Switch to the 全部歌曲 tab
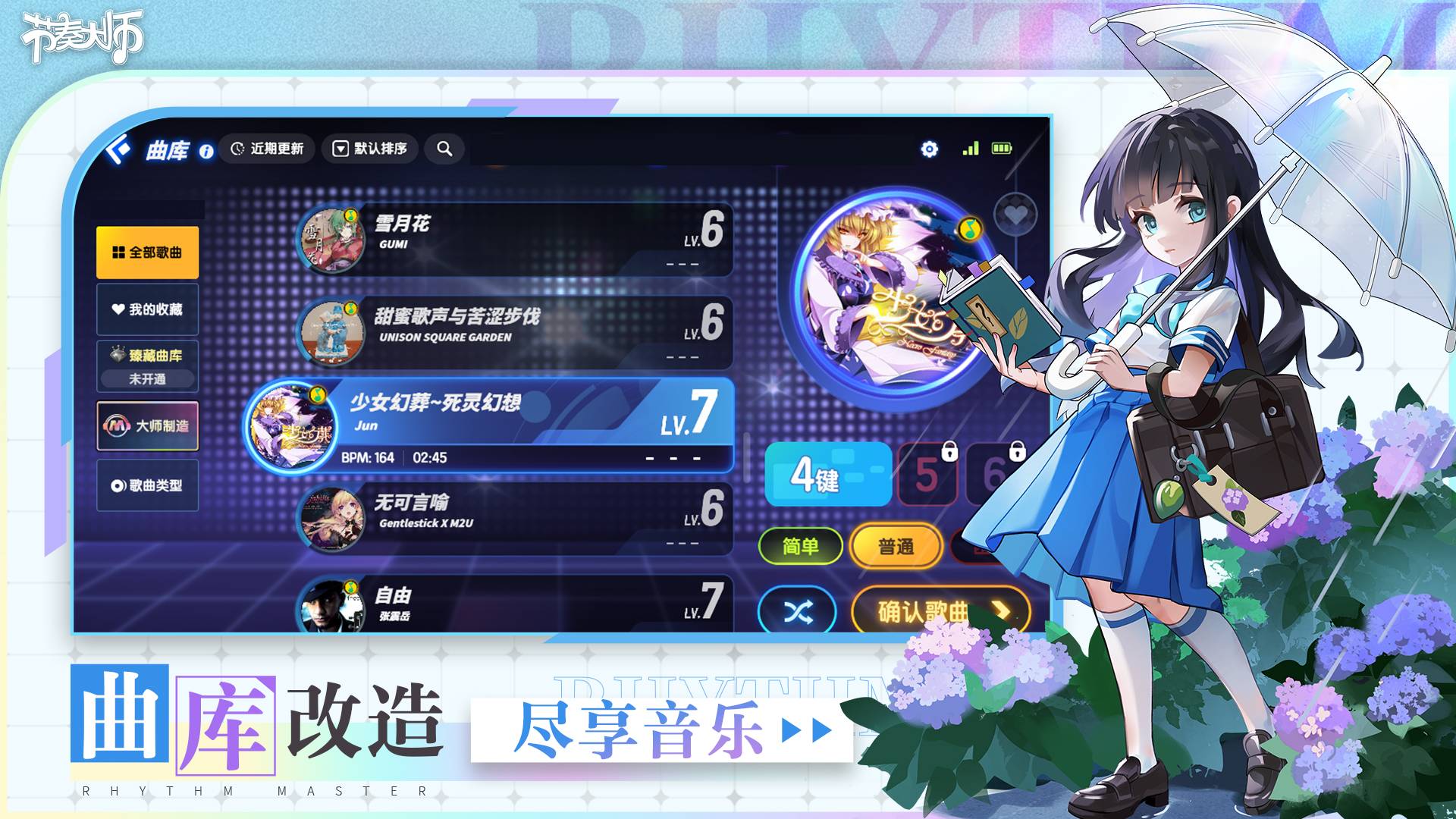Viewport: 1456px width, 819px height. [147, 251]
